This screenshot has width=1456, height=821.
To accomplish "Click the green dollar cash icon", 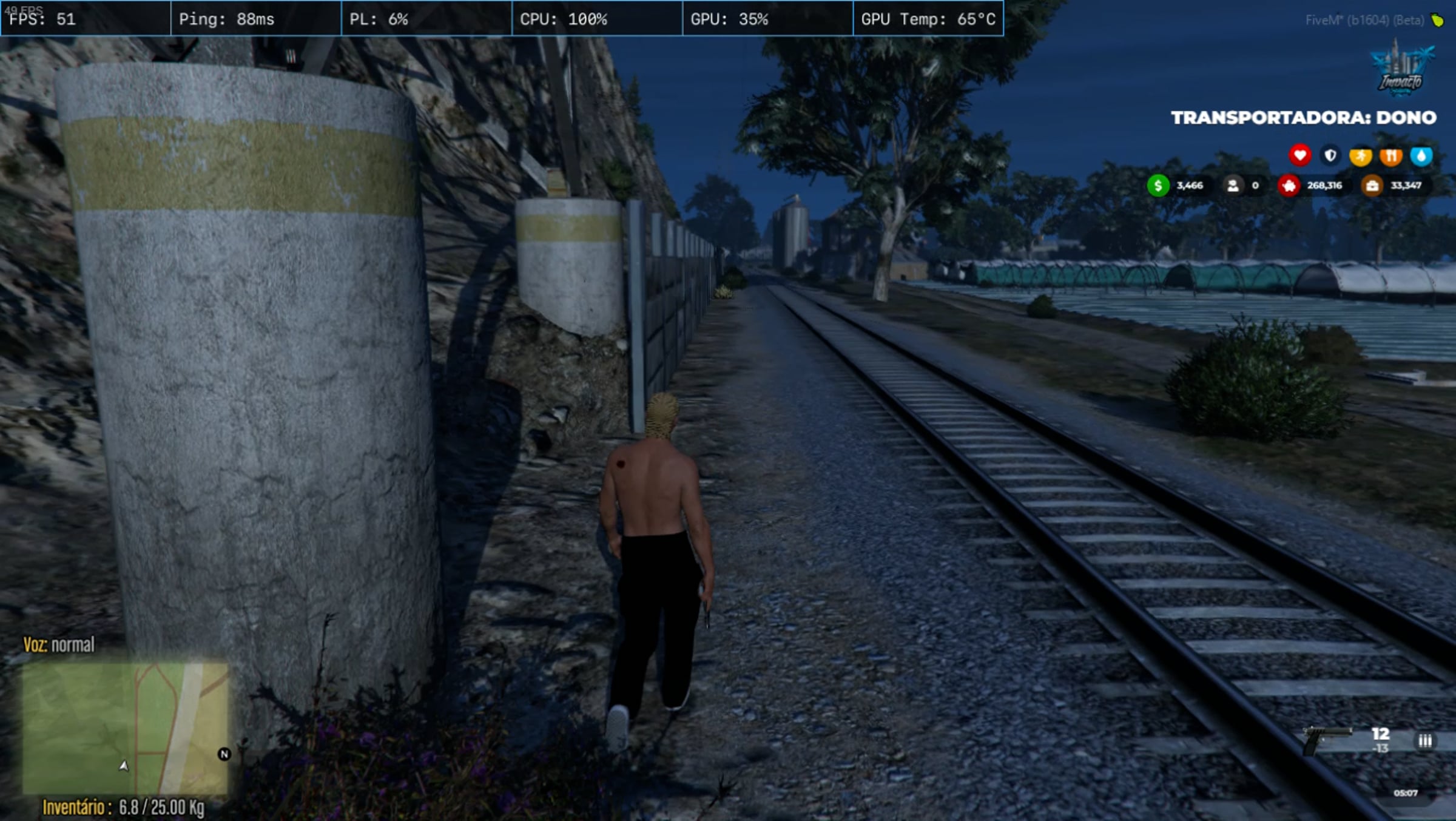I will pyautogui.click(x=1158, y=186).
